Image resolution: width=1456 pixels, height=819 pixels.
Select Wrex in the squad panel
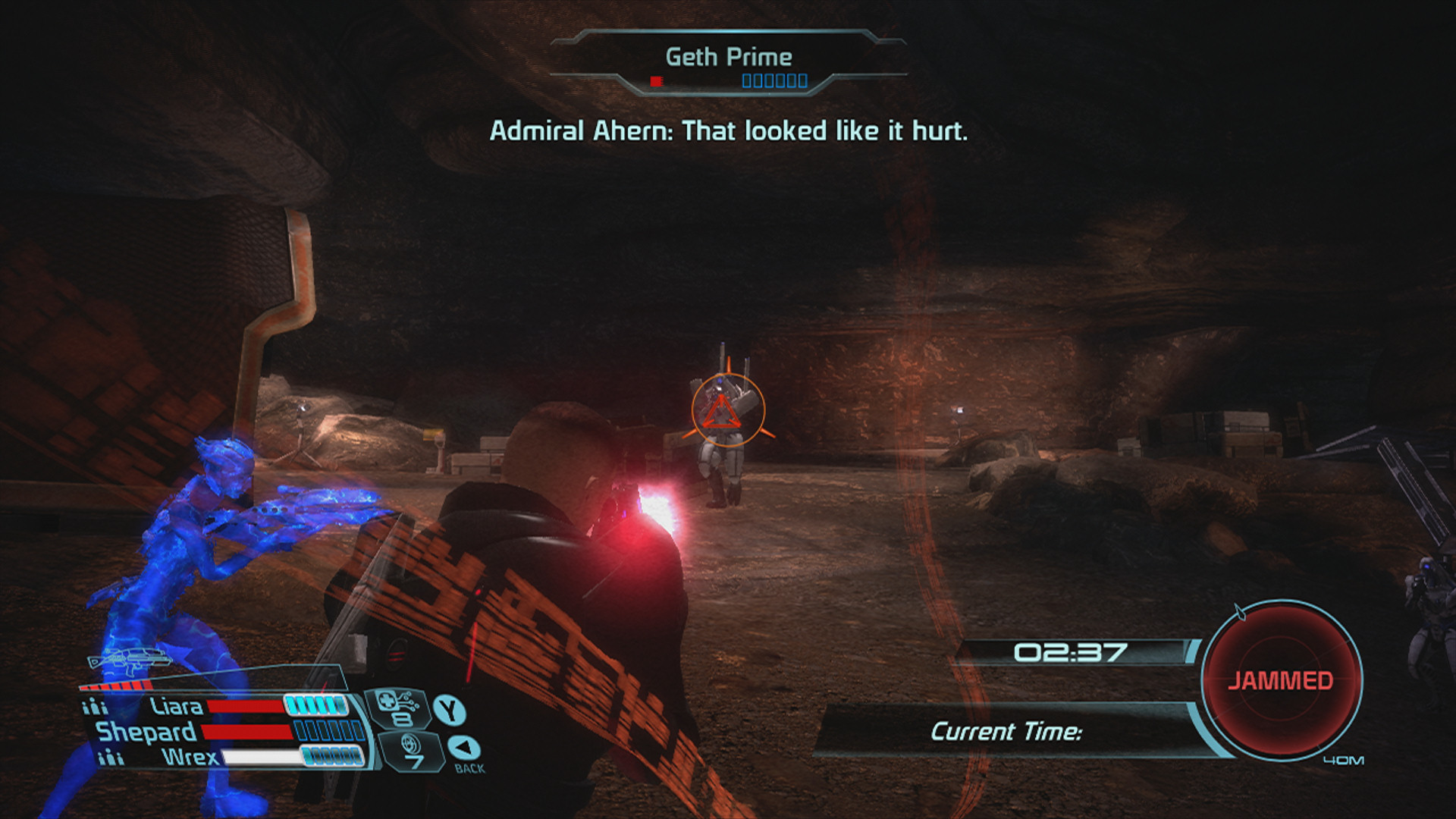point(190,757)
